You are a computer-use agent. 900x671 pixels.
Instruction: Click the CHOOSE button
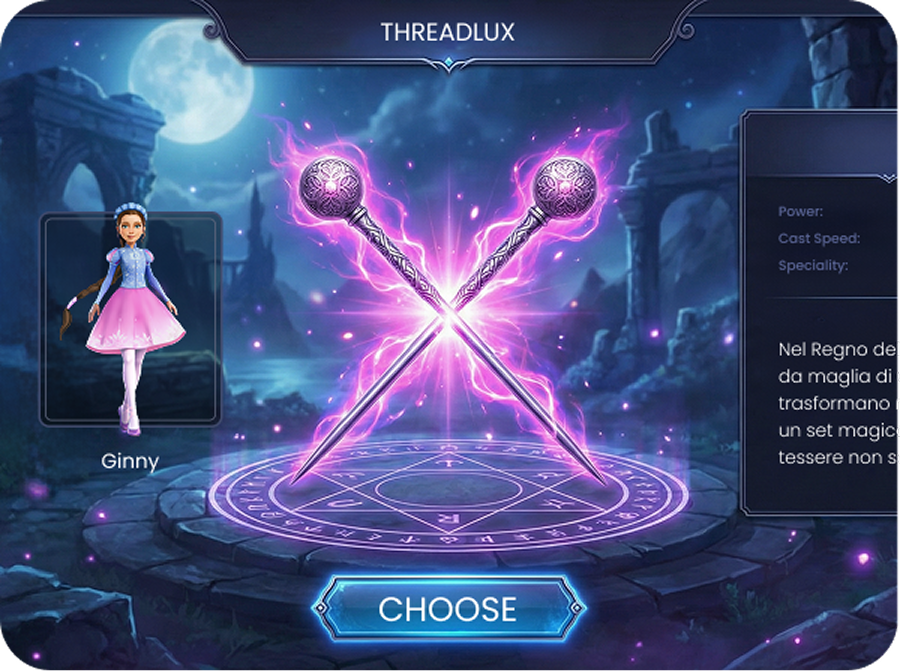448,609
